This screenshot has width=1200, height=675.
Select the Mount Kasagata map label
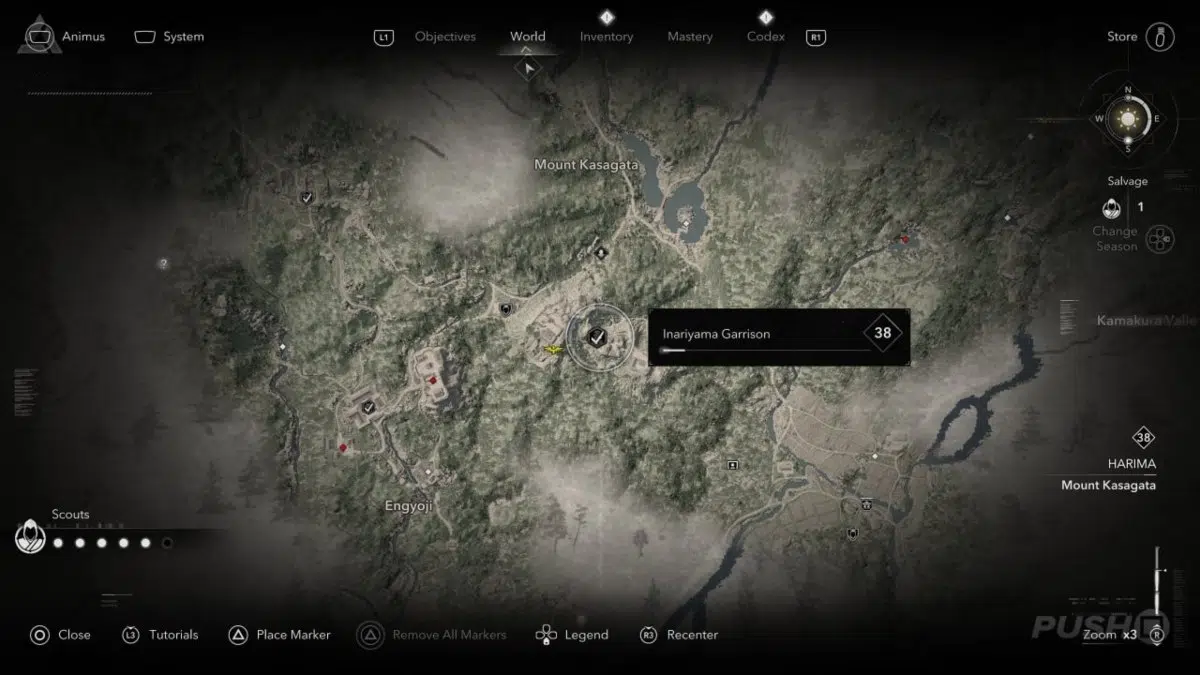point(586,164)
